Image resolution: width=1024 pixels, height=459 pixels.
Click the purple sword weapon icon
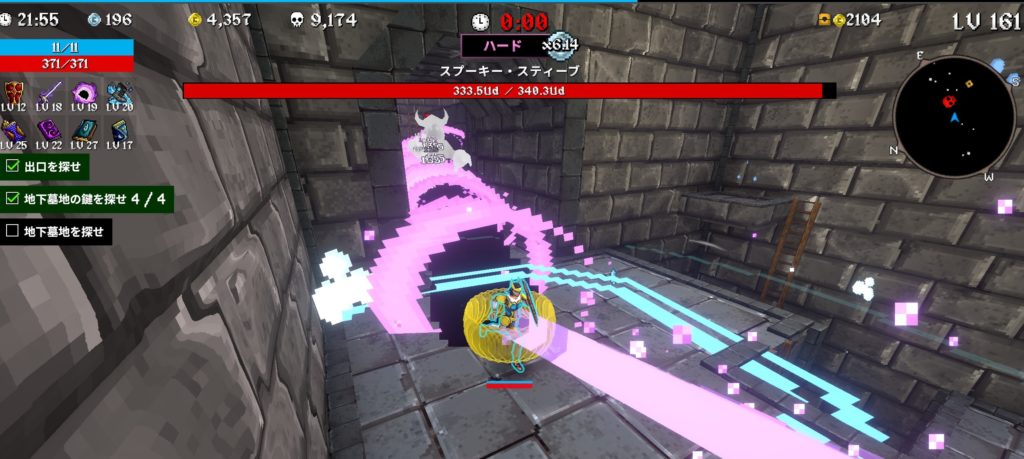pyautogui.click(x=52, y=93)
